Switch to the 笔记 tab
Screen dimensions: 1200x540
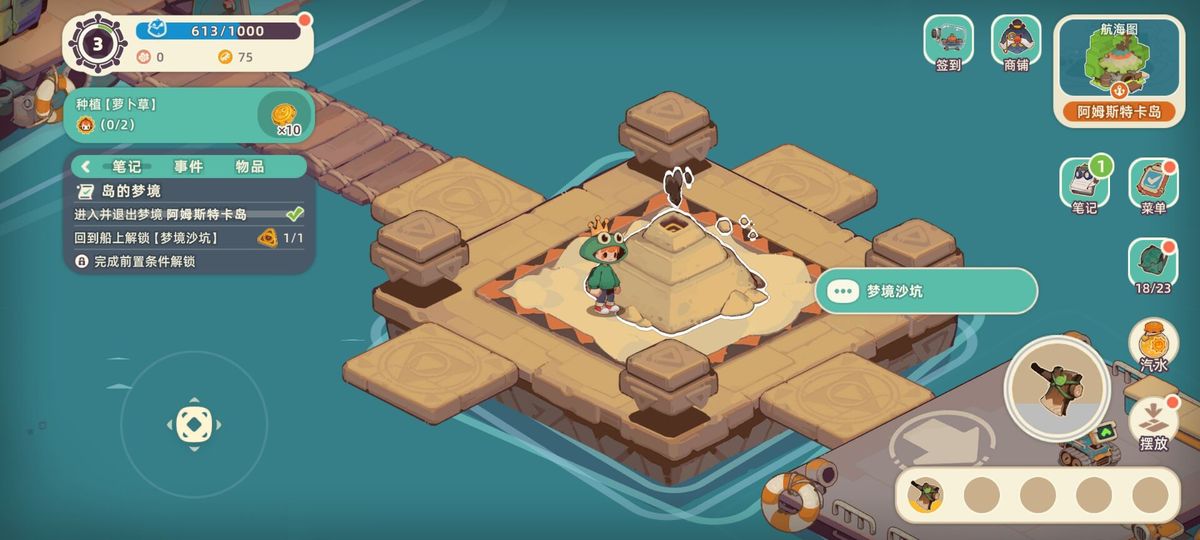pyautogui.click(x=127, y=167)
